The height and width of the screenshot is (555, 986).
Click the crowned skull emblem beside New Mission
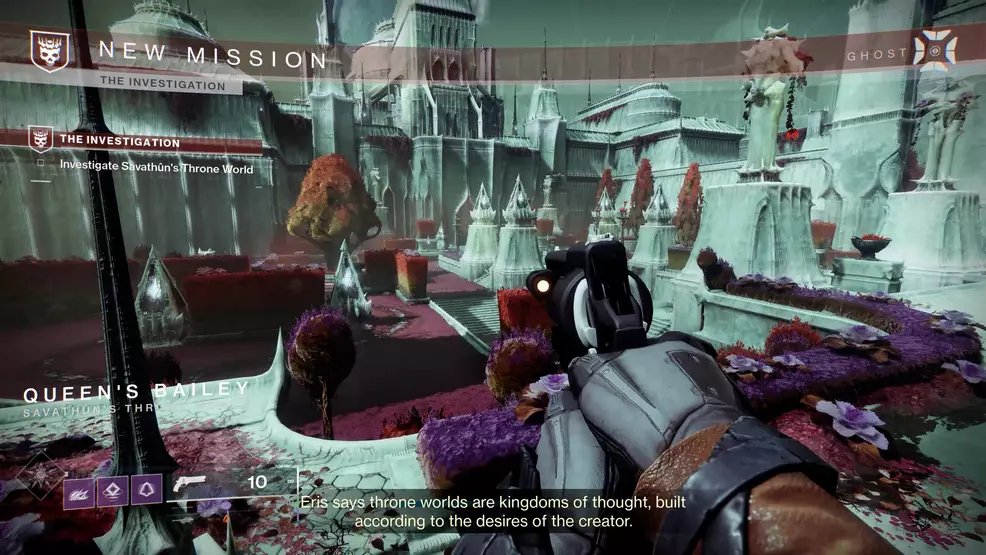pos(48,51)
